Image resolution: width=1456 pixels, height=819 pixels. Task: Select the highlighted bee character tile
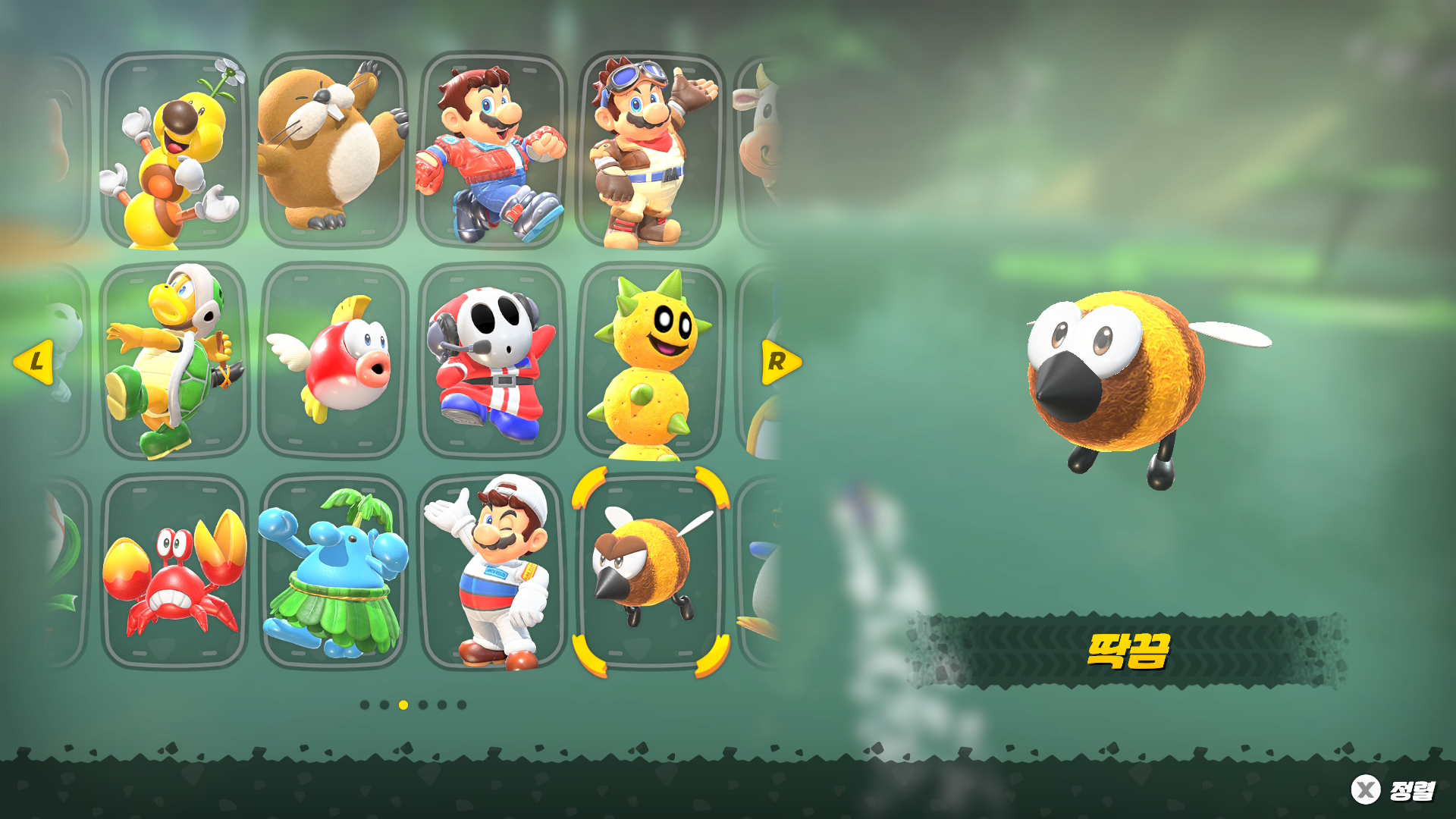tap(651, 573)
